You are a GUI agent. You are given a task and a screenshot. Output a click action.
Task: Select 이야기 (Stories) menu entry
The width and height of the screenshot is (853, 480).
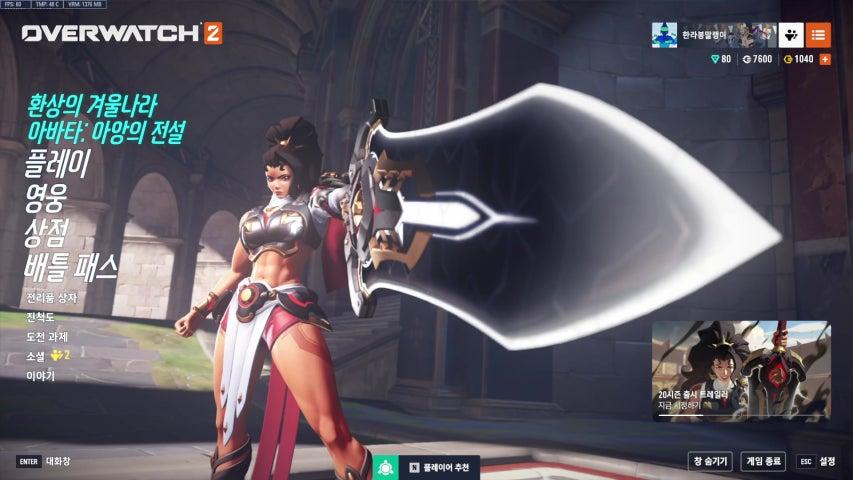(x=41, y=375)
